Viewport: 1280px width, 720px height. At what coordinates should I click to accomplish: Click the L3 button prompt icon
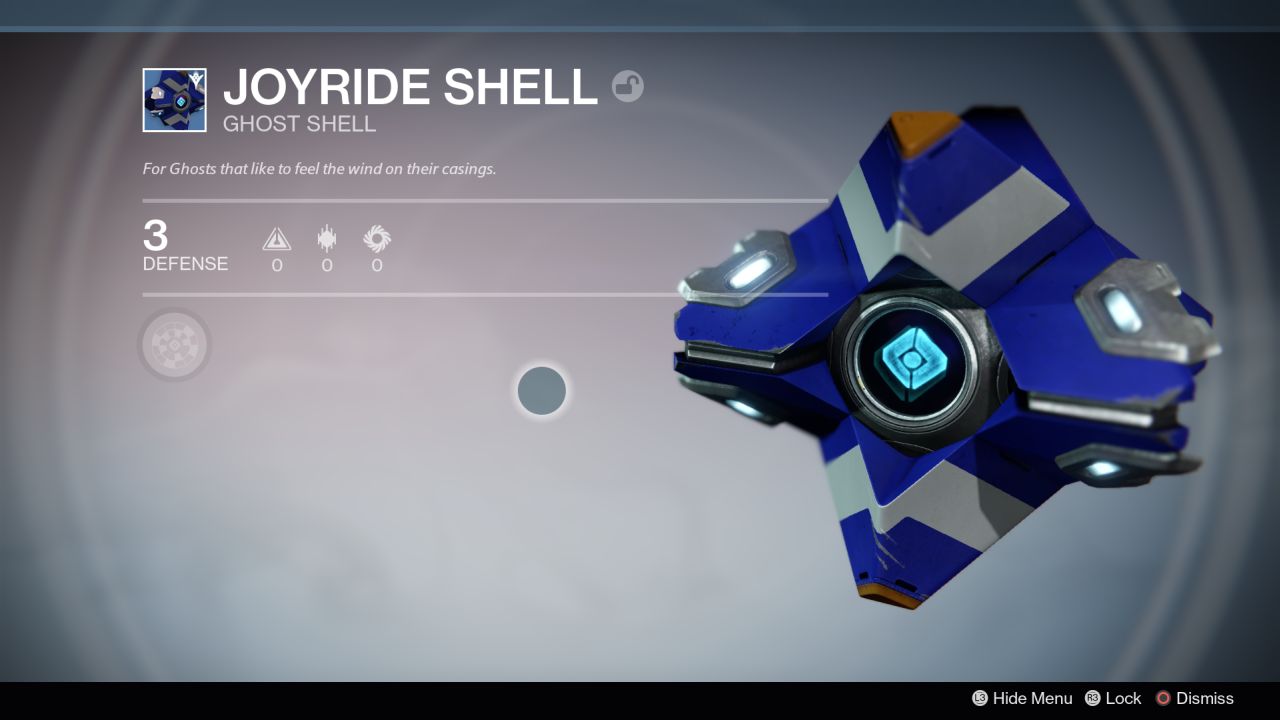(x=981, y=698)
